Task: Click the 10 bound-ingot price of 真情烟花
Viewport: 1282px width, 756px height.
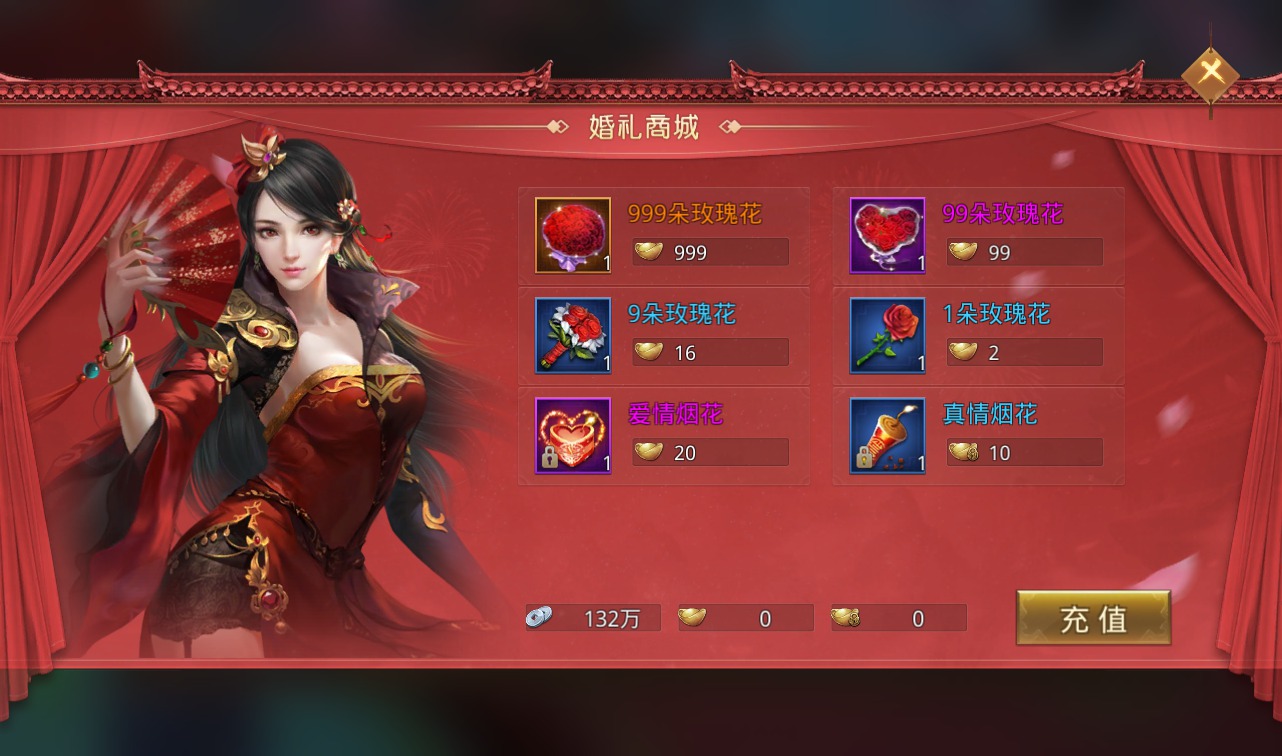Action: click(1024, 452)
